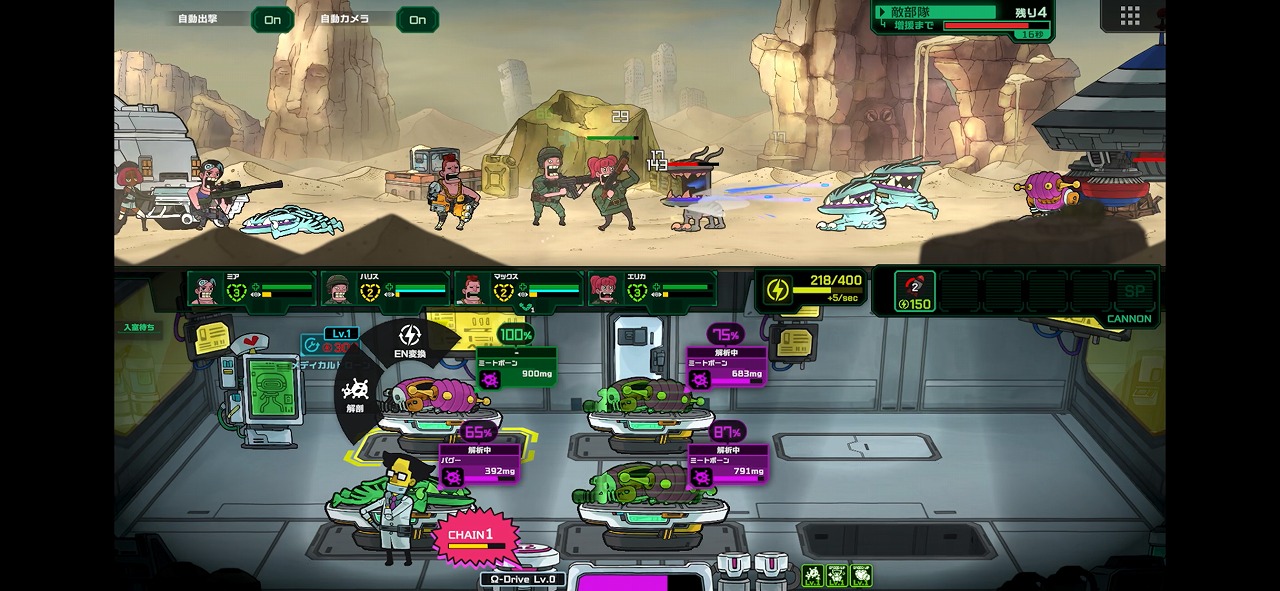Open the enemy squad (敵部隊) tracker
1280x591 pixels.
(961, 17)
